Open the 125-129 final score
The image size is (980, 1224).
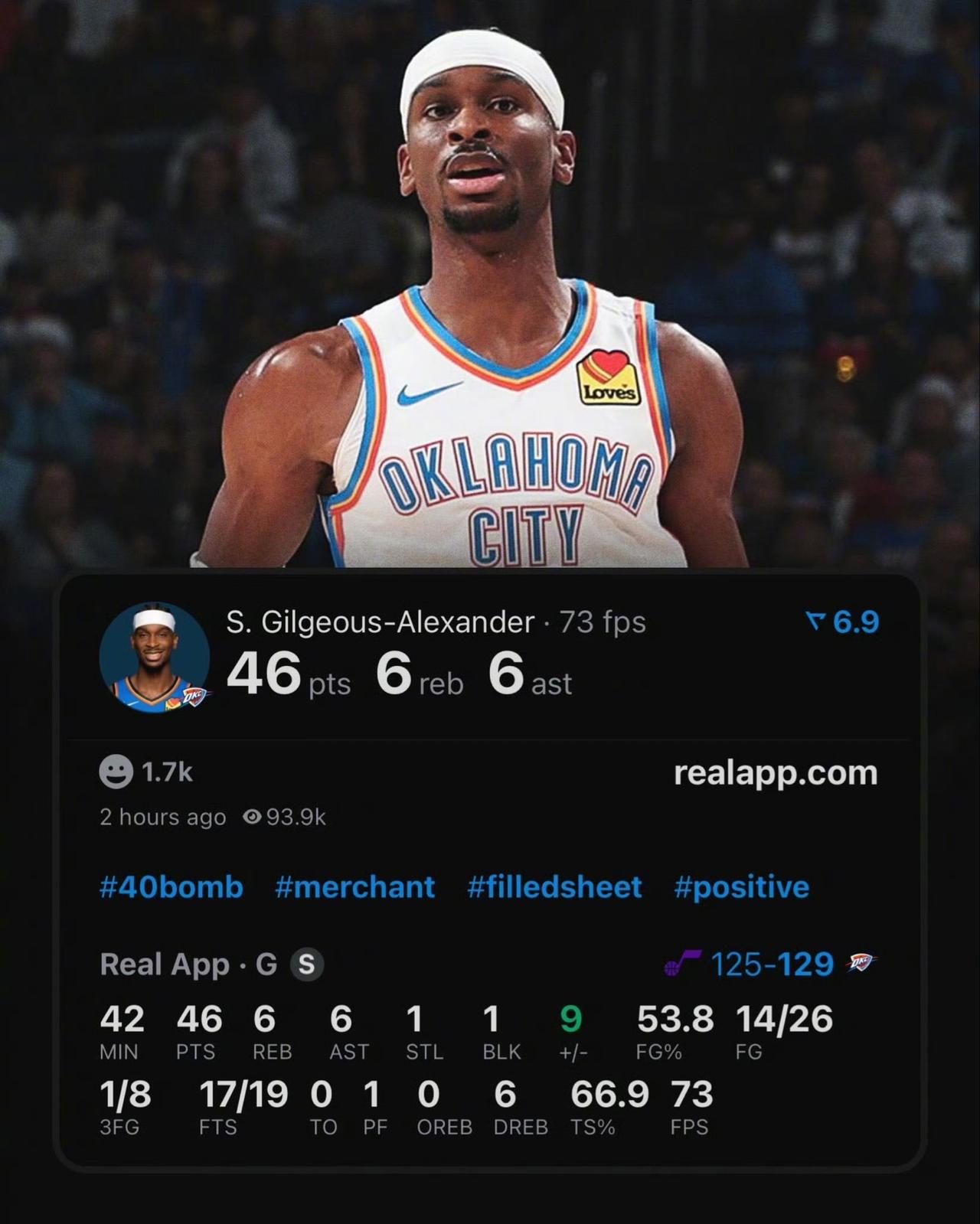(773, 964)
